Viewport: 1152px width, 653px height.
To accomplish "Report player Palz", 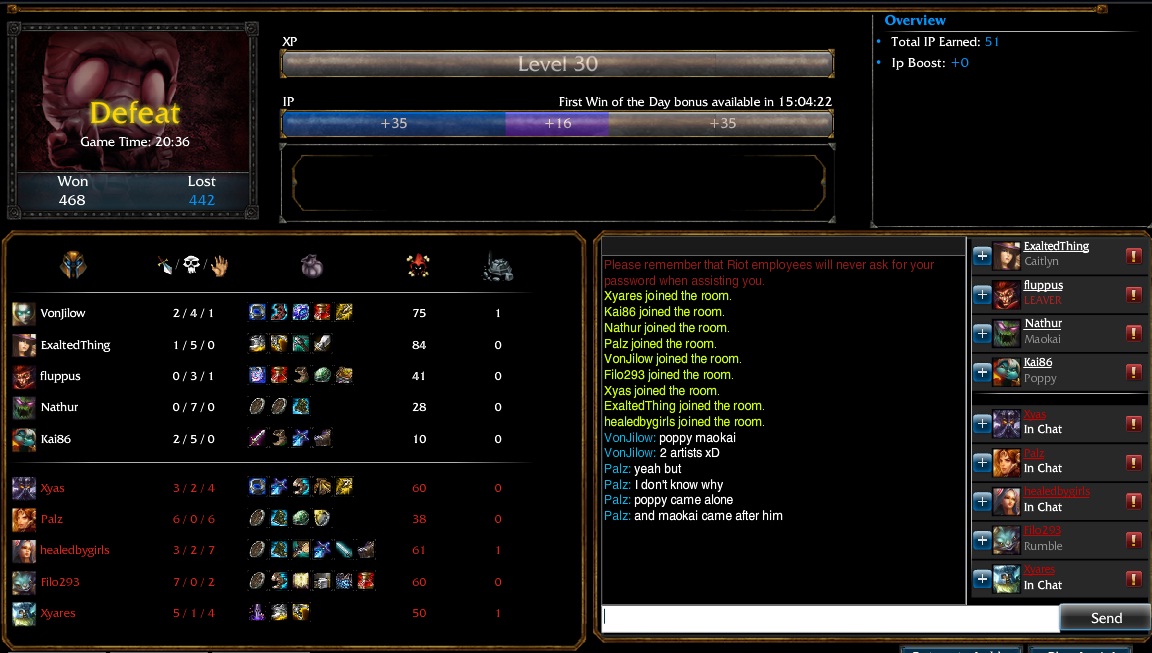I will (1134, 462).
